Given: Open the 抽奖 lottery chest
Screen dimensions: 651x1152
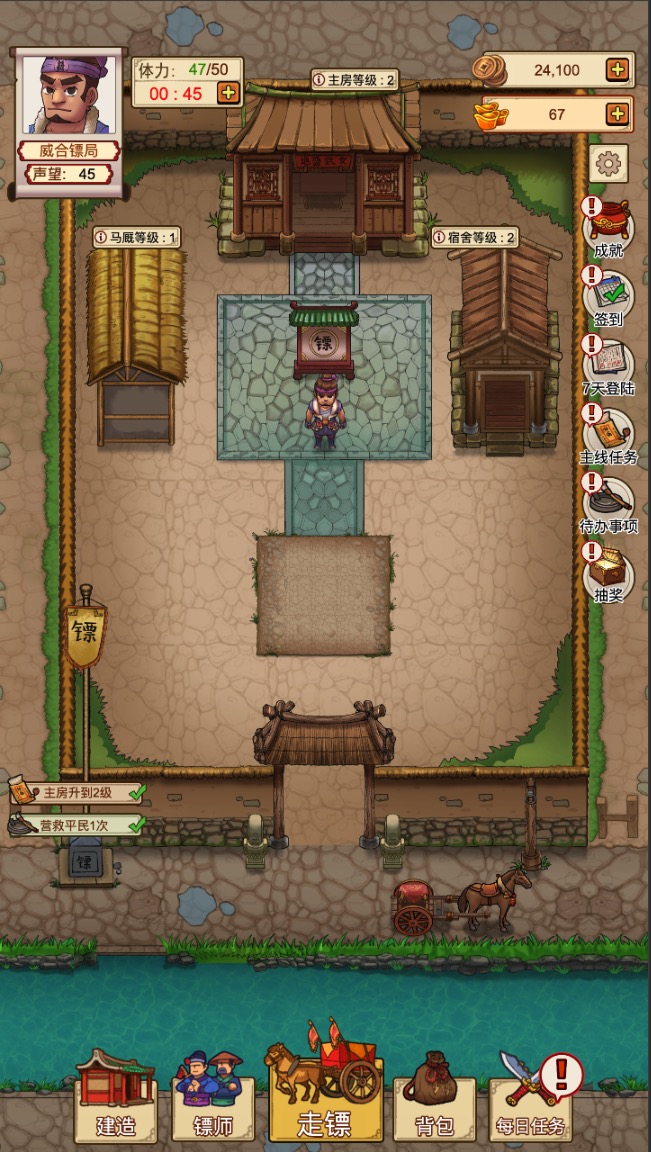Looking at the screenshot, I should (x=608, y=573).
